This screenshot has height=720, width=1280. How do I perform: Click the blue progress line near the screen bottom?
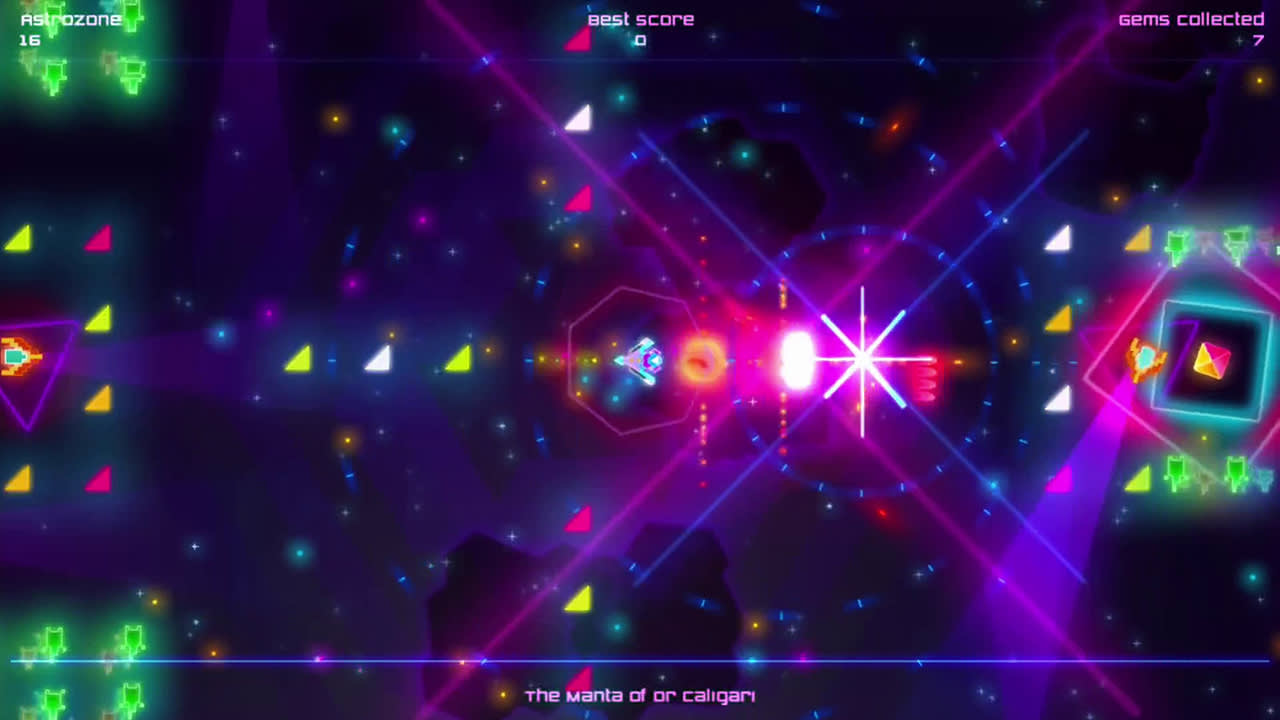[640, 660]
